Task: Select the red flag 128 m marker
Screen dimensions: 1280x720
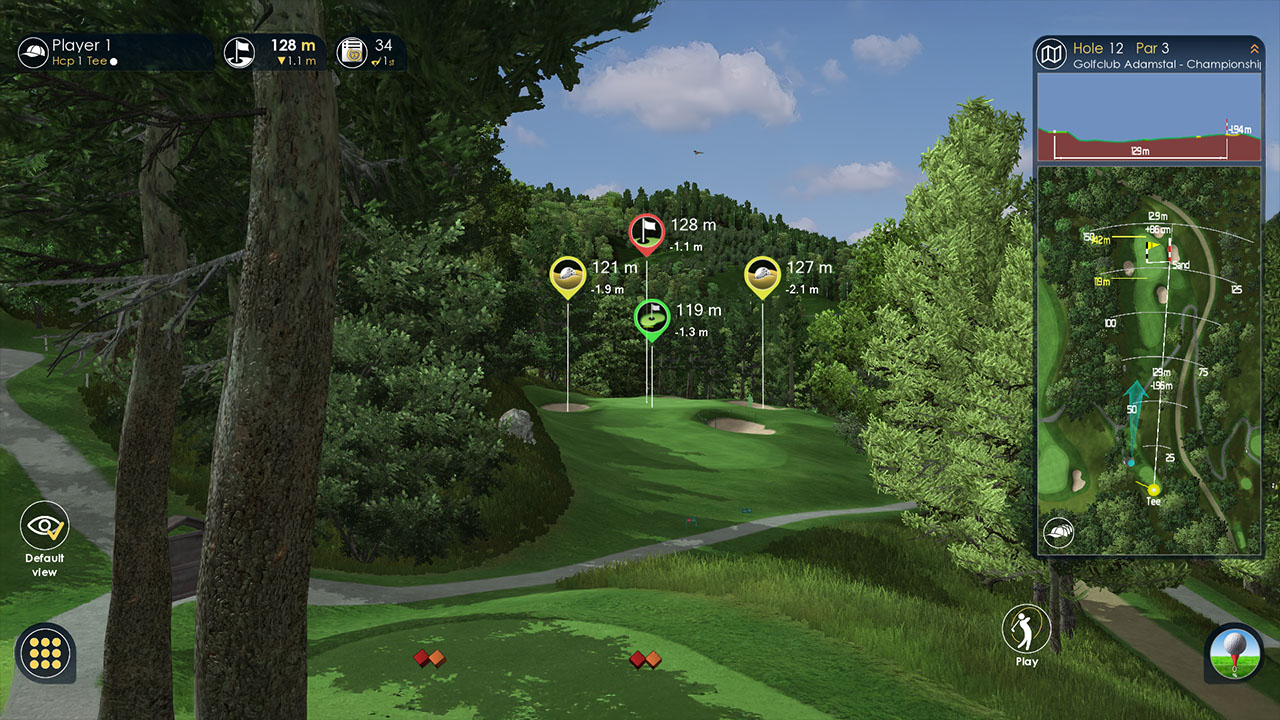Action: point(647,234)
